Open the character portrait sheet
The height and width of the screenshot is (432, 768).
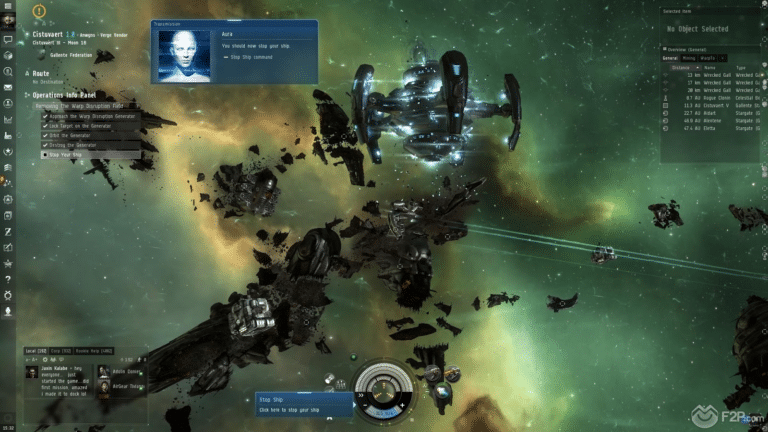pos(8,21)
